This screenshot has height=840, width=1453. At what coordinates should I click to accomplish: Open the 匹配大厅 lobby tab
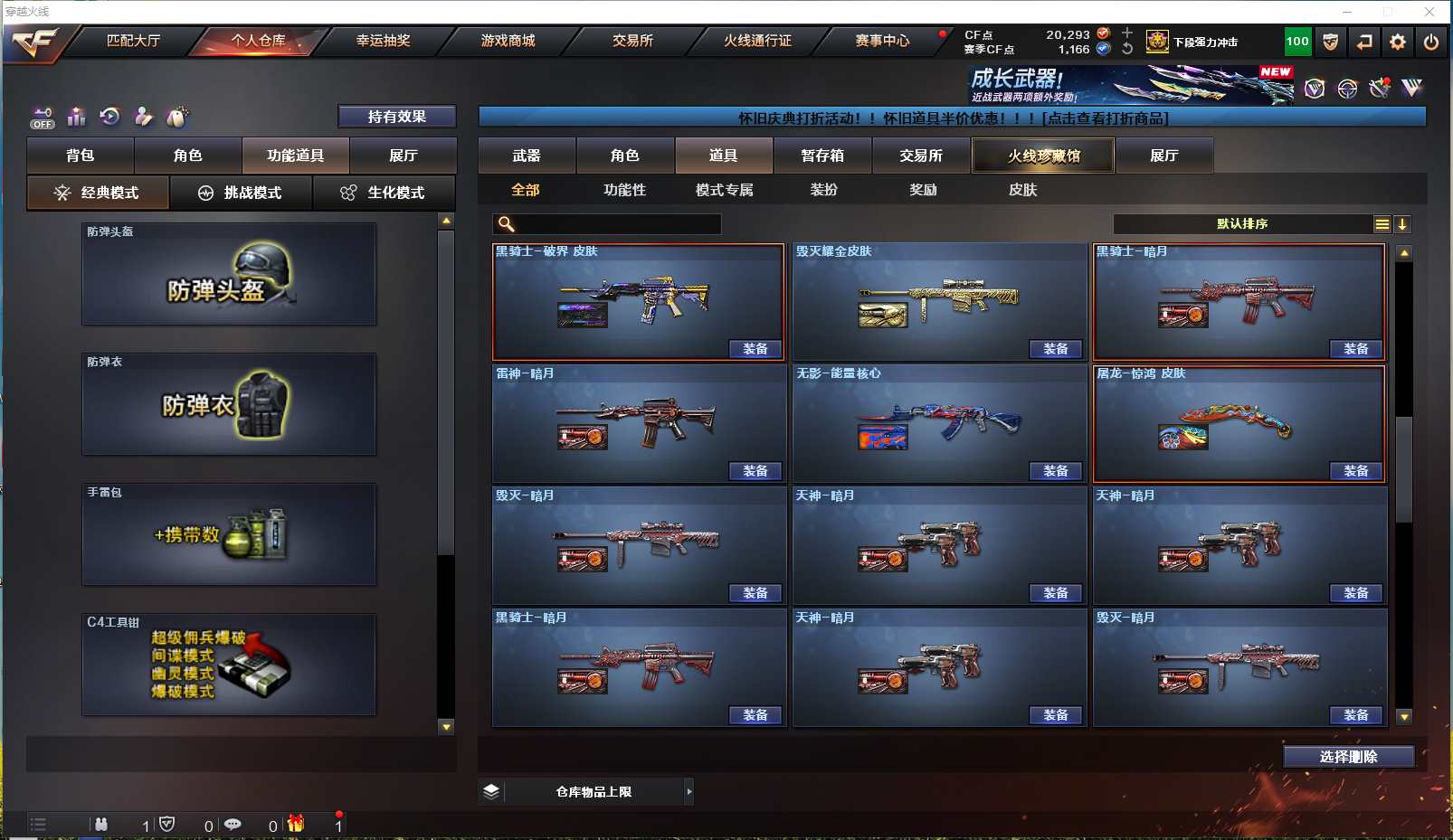click(133, 41)
